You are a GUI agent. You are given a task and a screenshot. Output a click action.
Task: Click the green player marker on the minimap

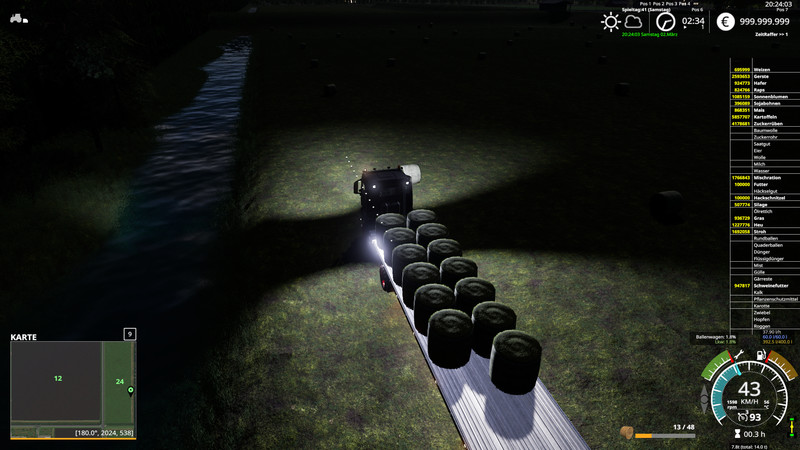[x=130, y=390]
